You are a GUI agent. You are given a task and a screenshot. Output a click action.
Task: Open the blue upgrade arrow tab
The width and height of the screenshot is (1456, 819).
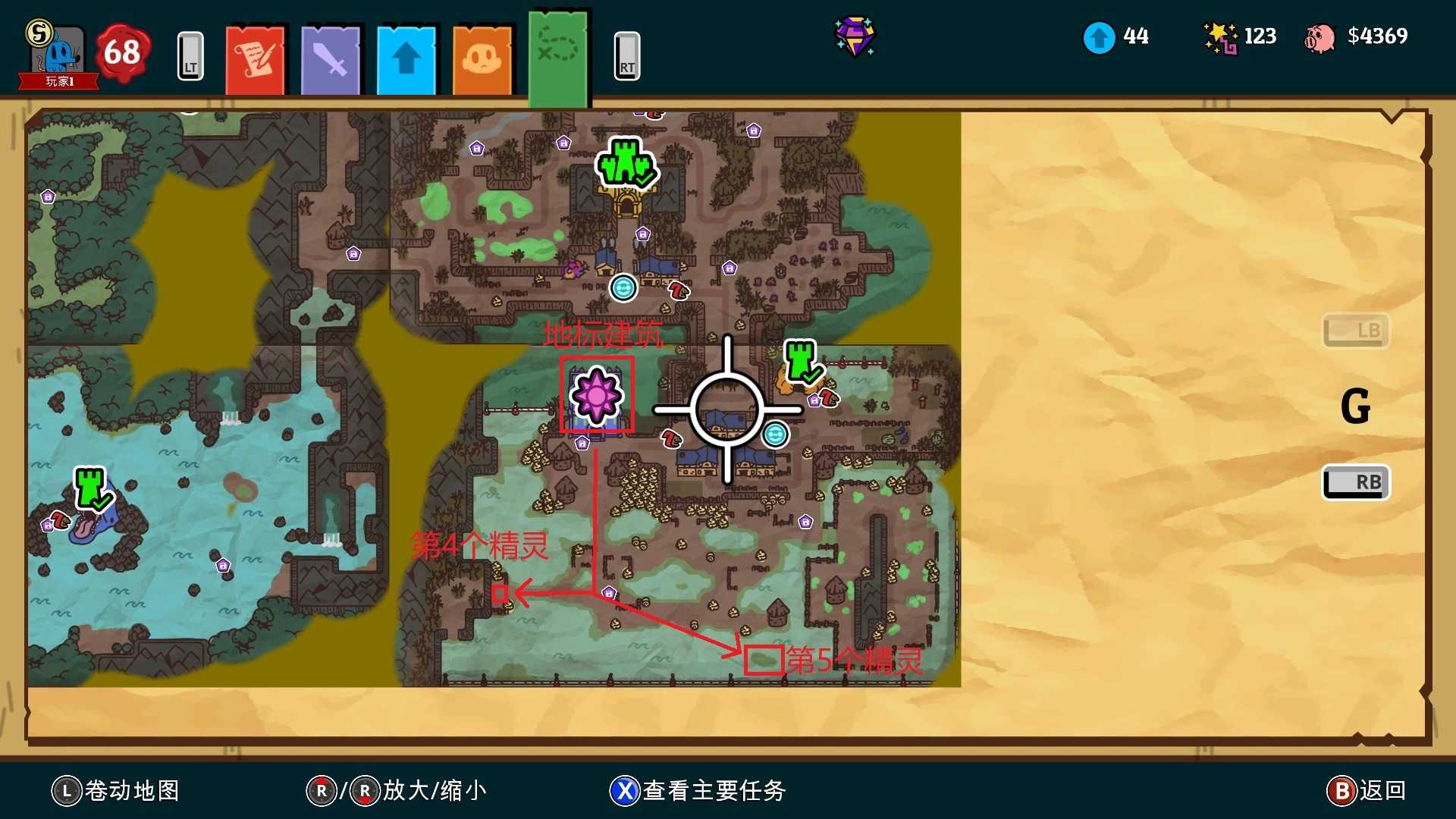pos(406,59)
